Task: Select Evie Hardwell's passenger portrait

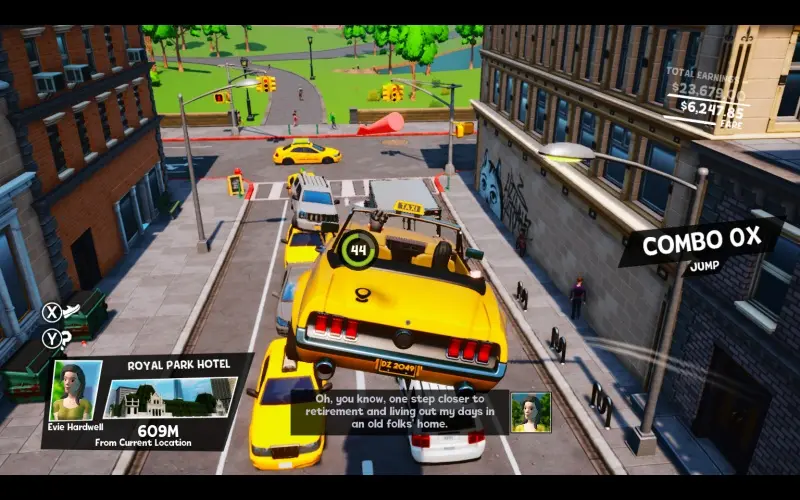Action: (76, 391)
